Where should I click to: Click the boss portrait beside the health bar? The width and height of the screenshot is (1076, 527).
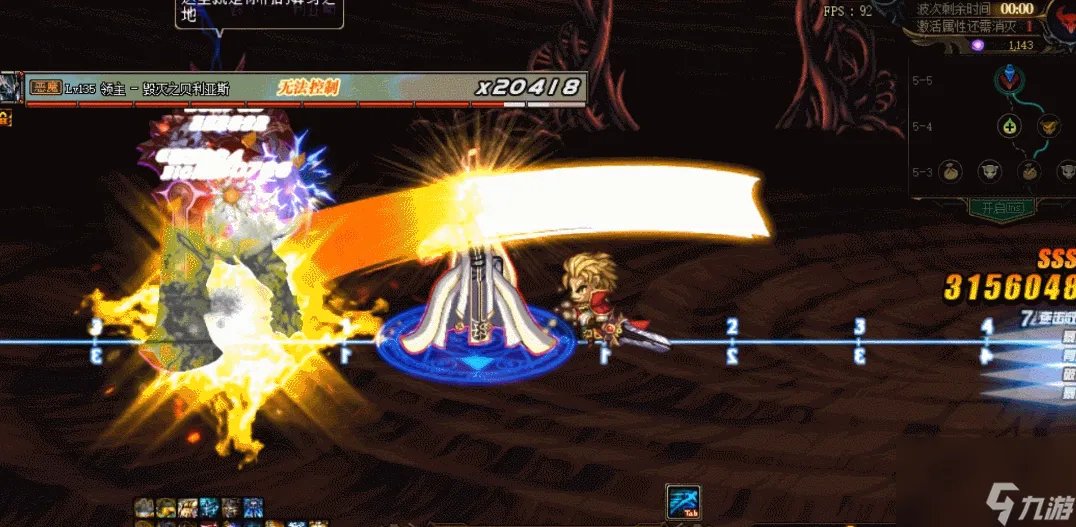tap(10, 88)
